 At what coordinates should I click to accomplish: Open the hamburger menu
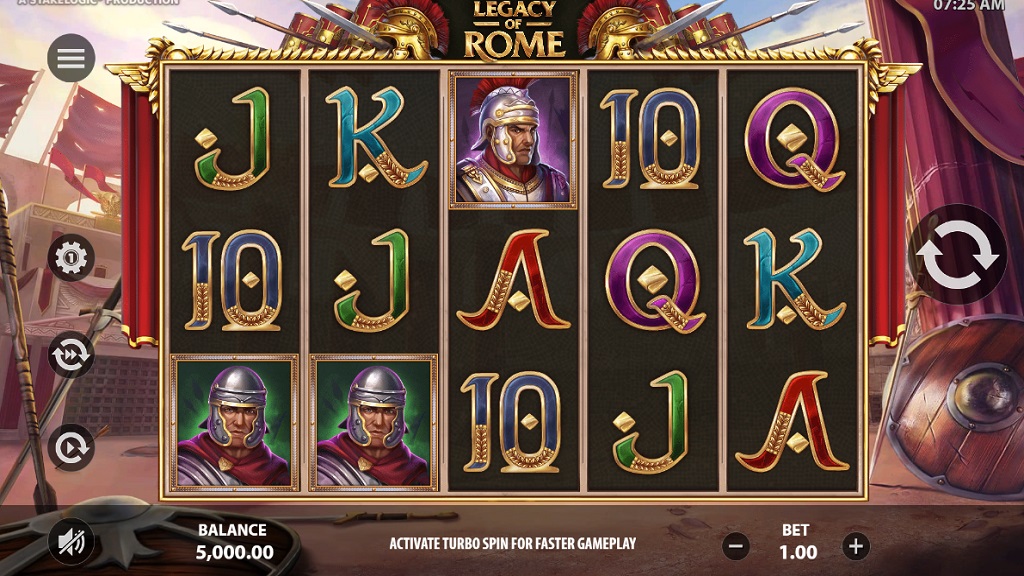click(71, 59)
